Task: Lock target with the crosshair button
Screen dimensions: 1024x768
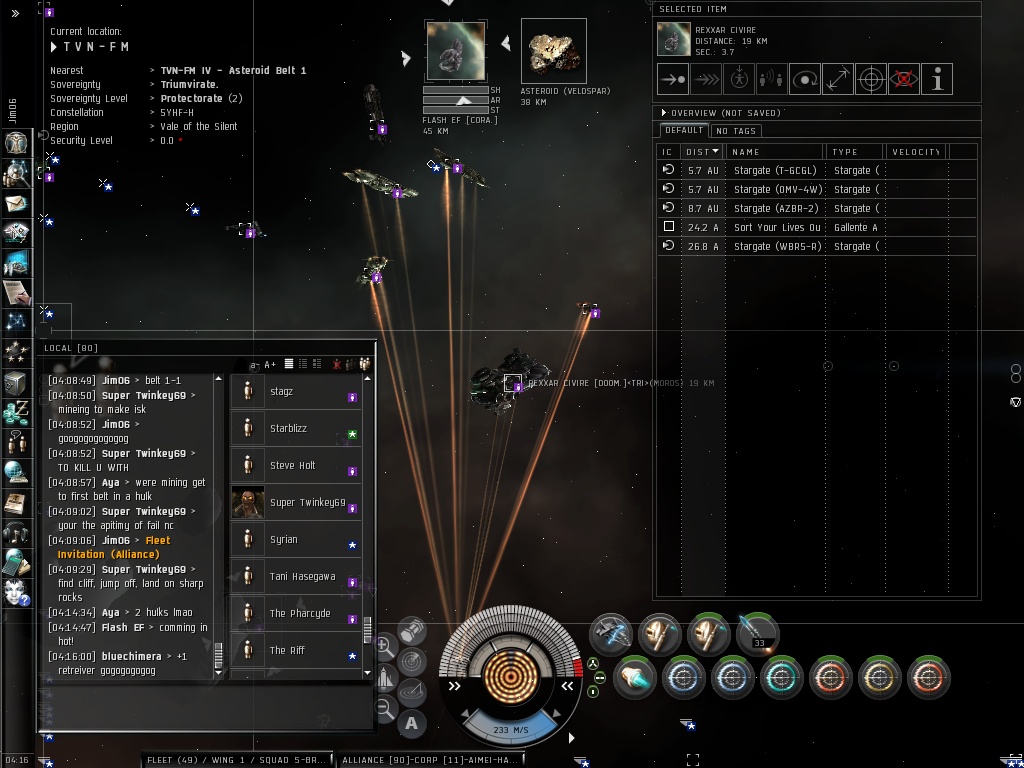Action: (x=871, y=79)
